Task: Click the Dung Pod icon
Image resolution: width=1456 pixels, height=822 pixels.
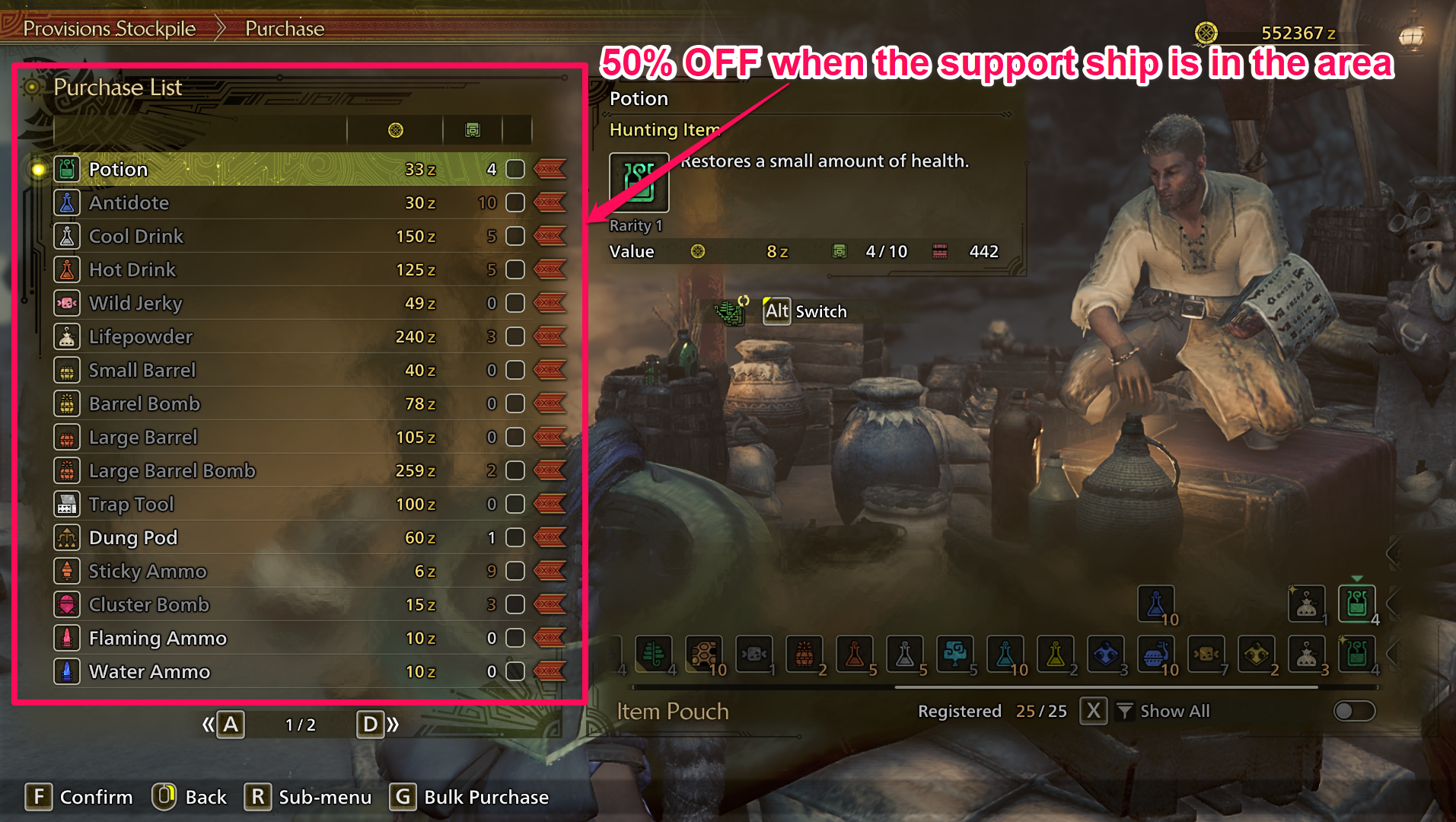Action: click(67, 537)
